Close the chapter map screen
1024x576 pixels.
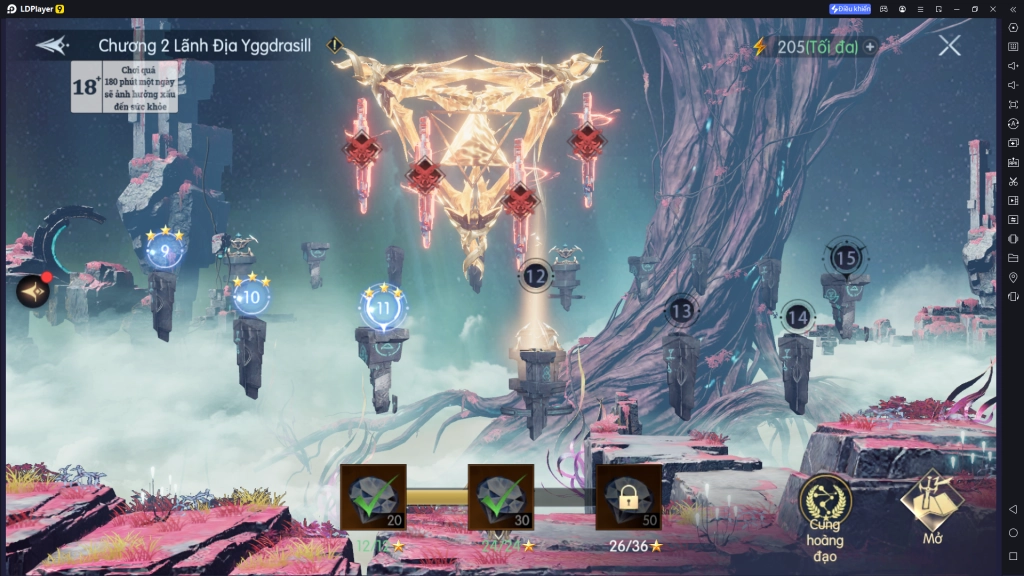pyautogui.click(x=949, y=45)
